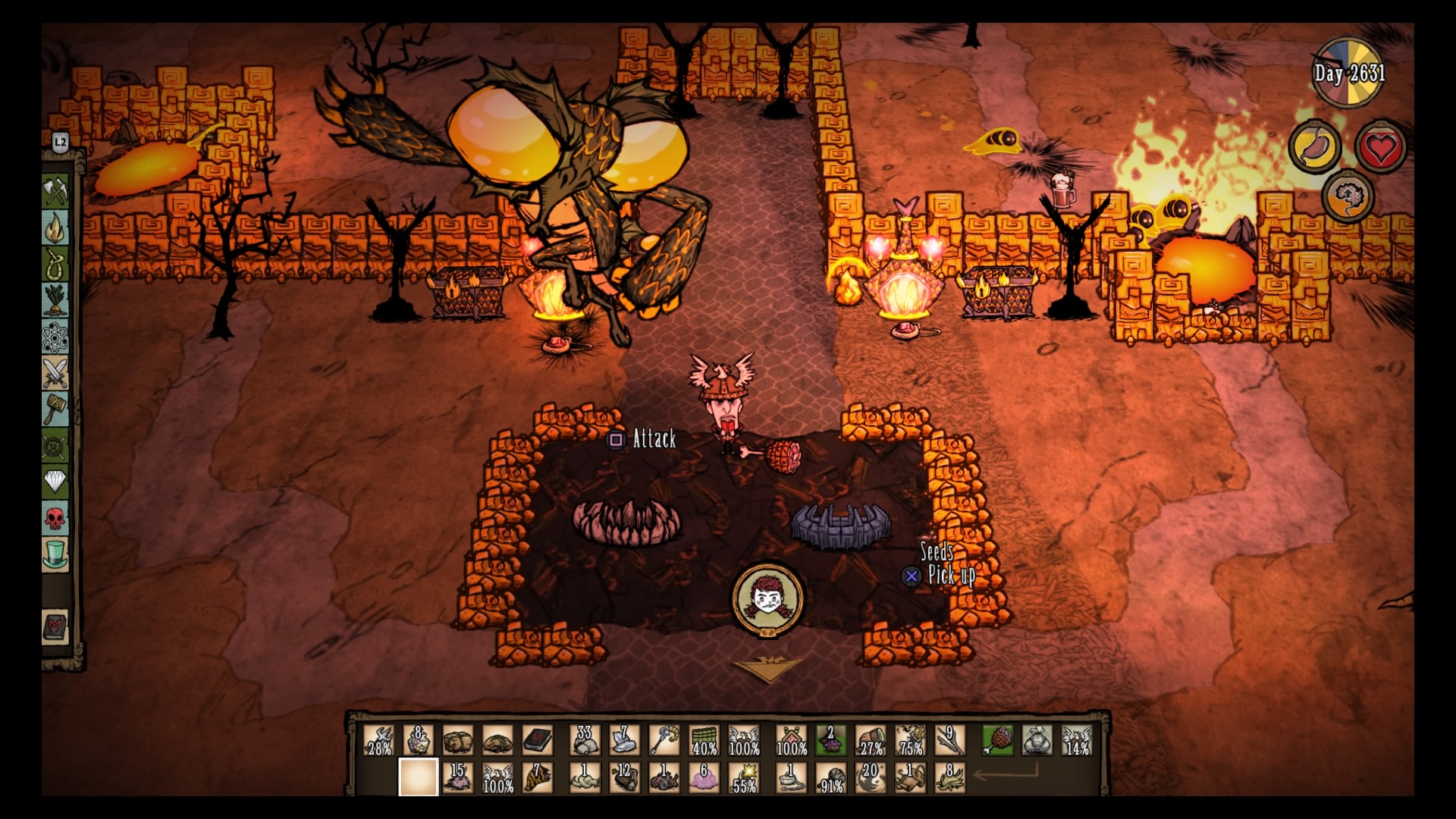Switch to the hammer Structures tab

[x=55, y=409]
